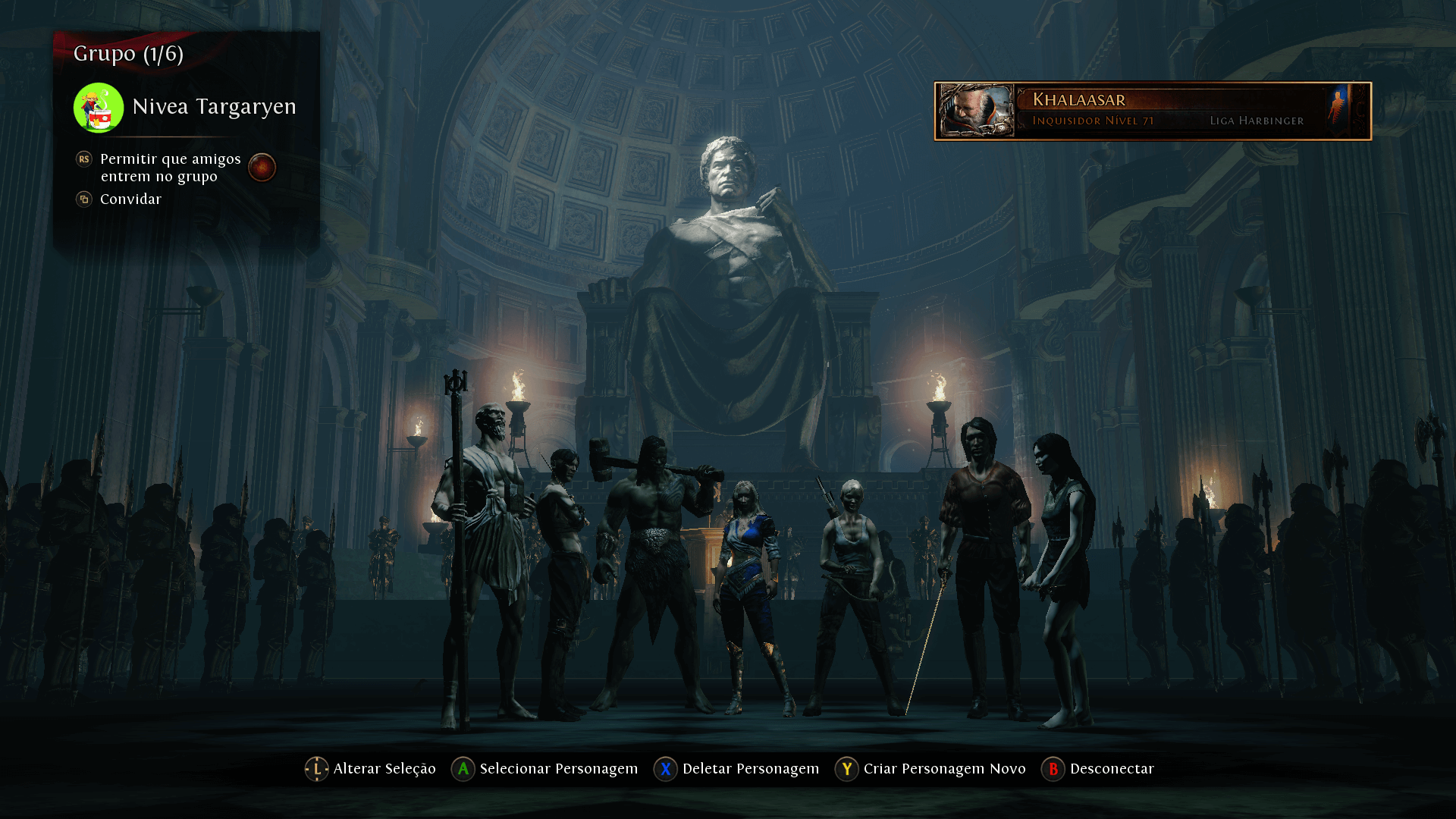
Task: Click Alterar Seleção
Action: (x=383, y=768)
